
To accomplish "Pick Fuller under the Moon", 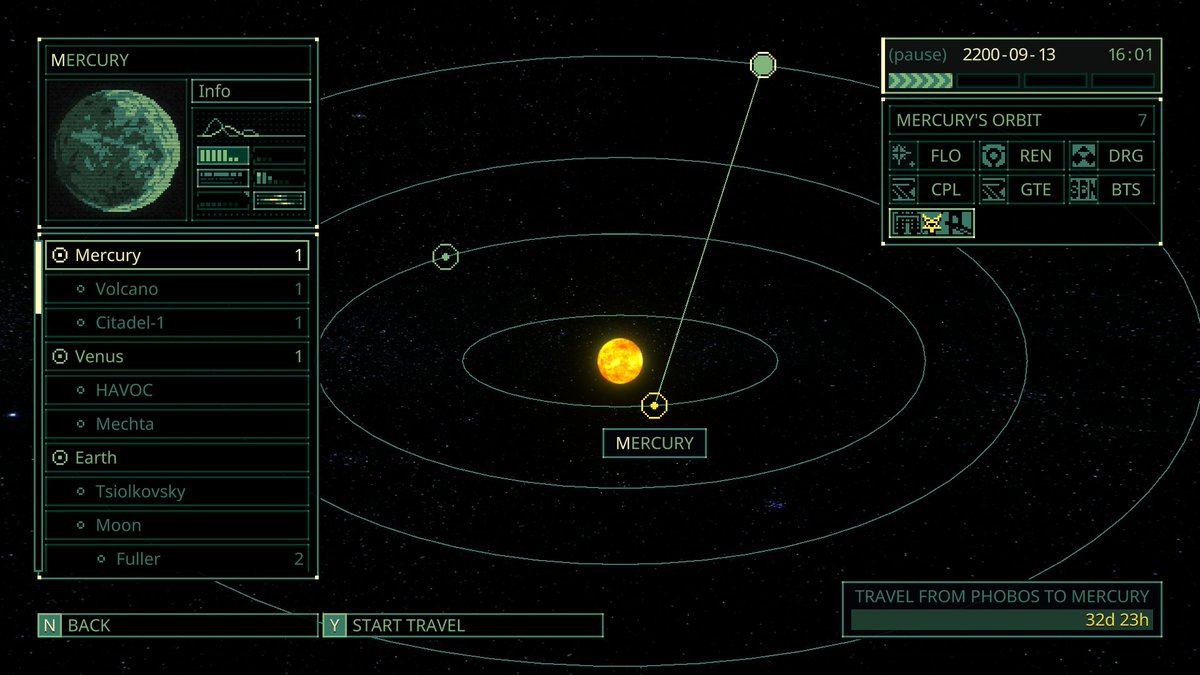I will 177,559.
